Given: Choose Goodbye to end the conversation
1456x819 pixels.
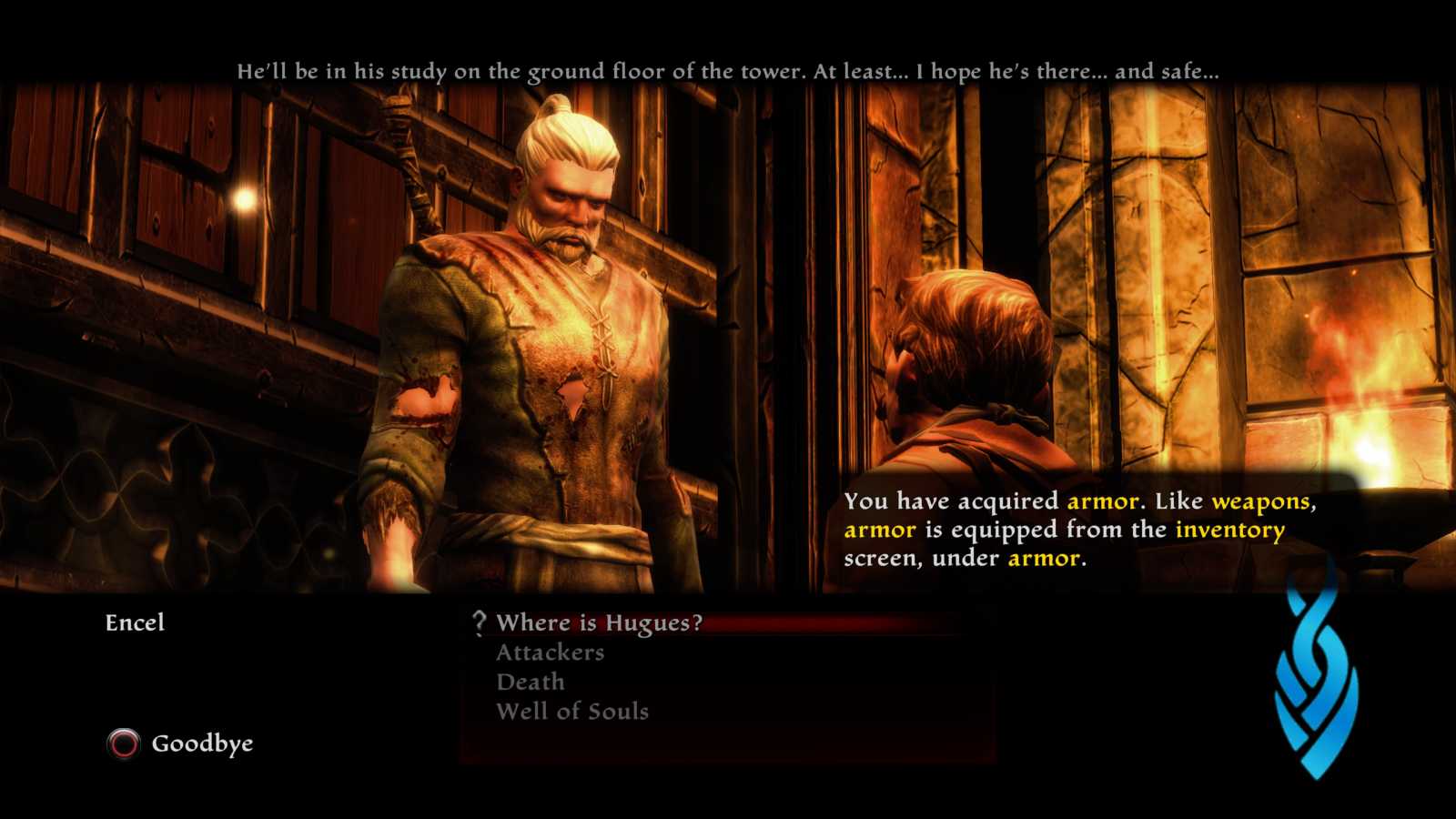Looking at the screenshot, I should click(203, 743).
